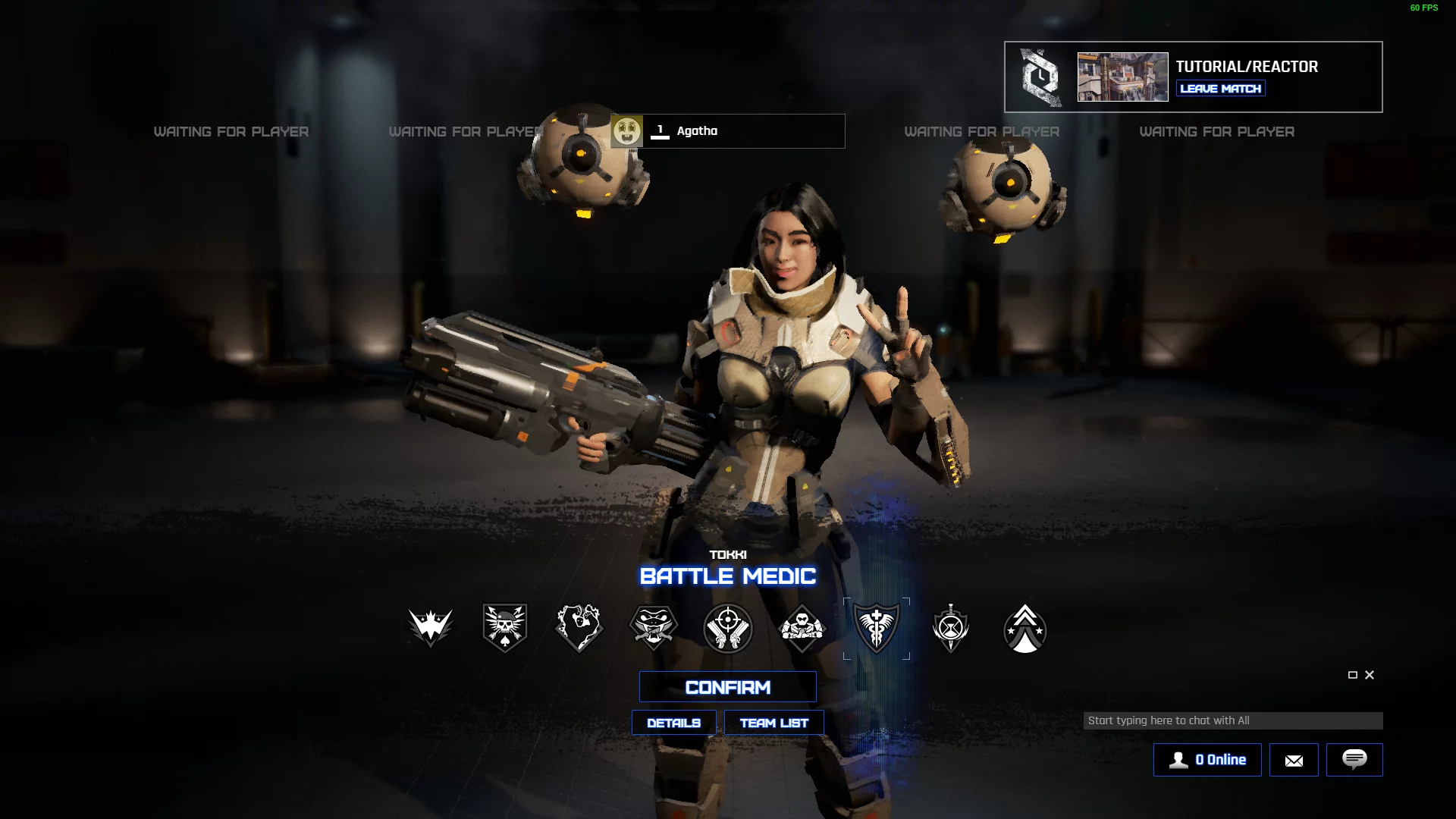The height and width of the screenshot is (819, 1456).
Task: Pick the flexing arm role icon
Action: pyautogui.click(x=579, y=628)
